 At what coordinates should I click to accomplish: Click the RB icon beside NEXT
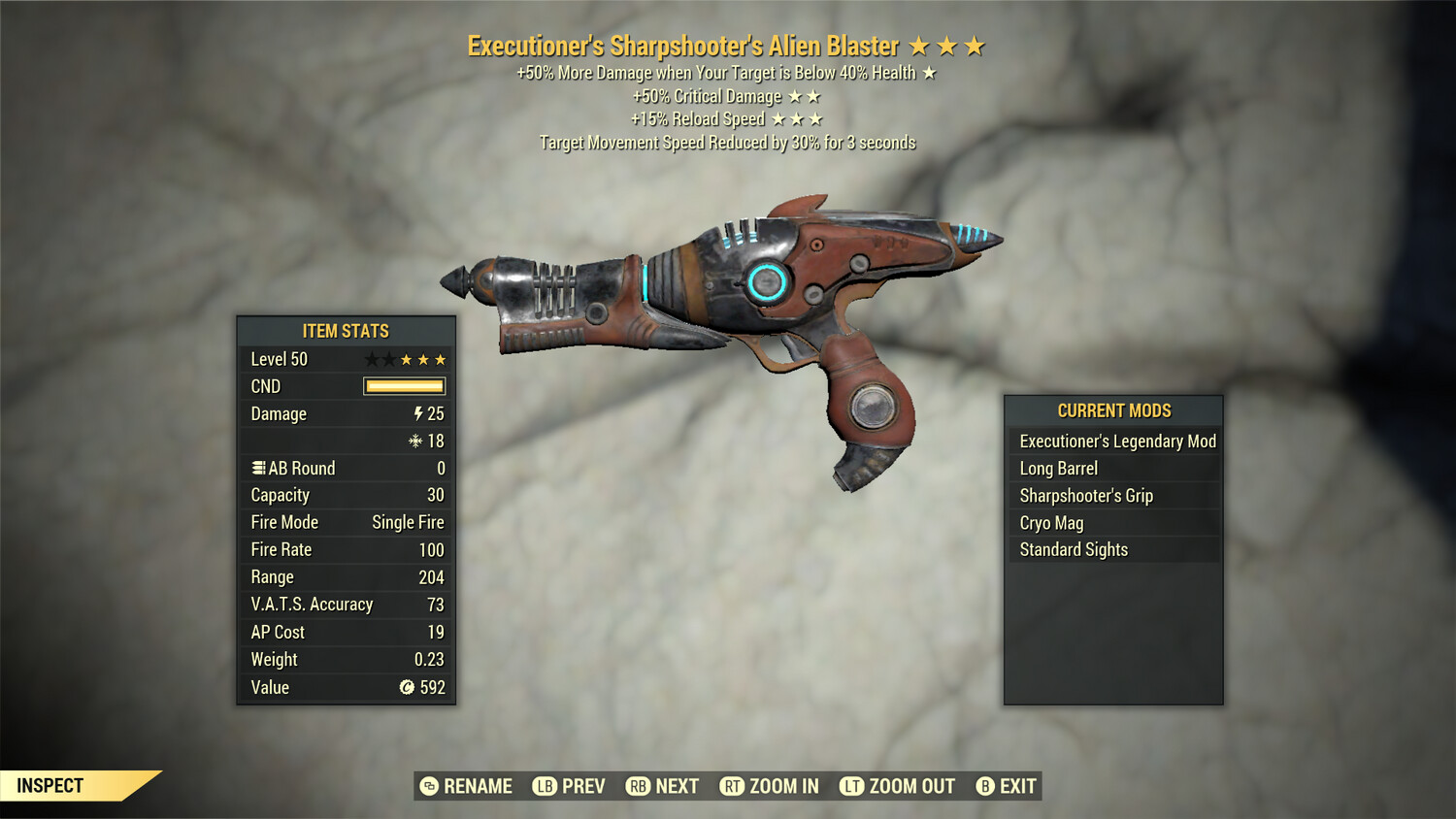click(x=640, y=786)
